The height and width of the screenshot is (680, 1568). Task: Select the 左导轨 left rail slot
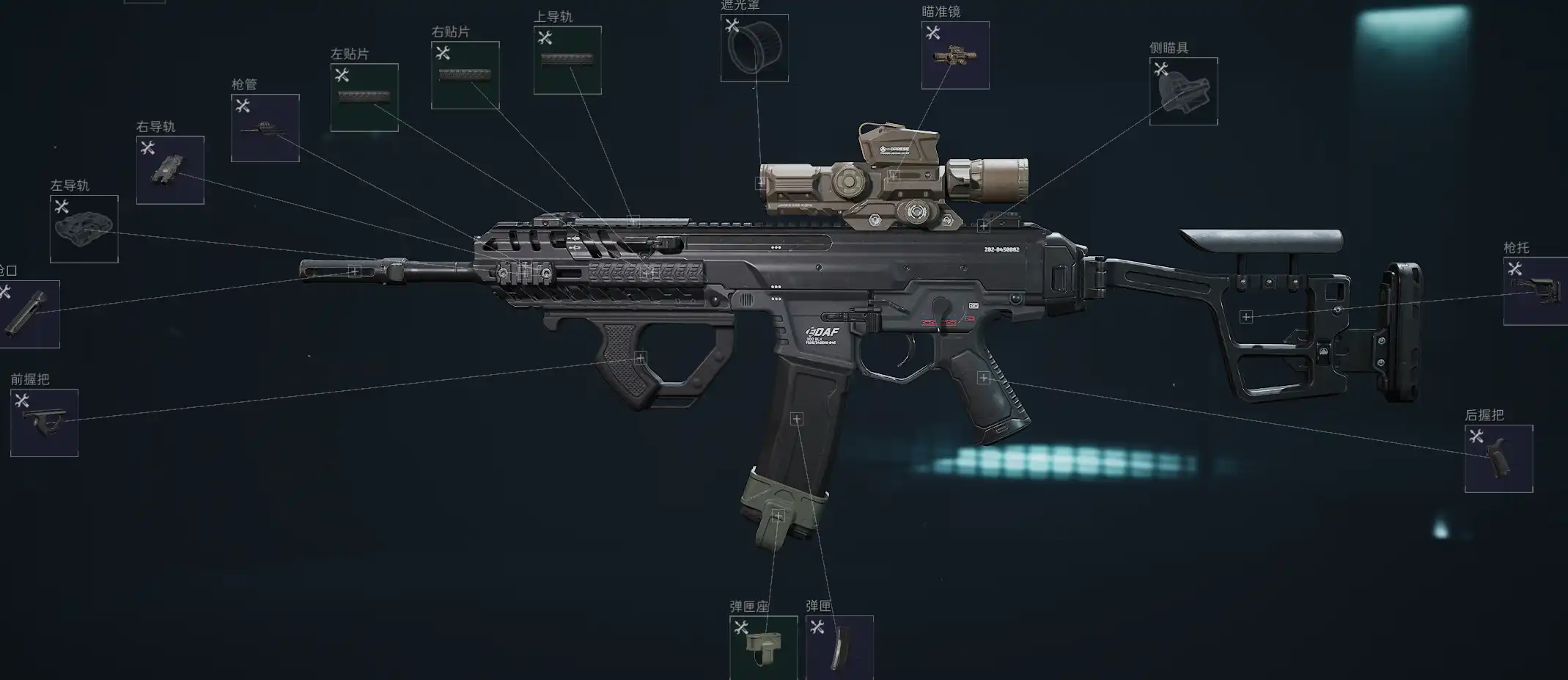[x=84, y=229]
